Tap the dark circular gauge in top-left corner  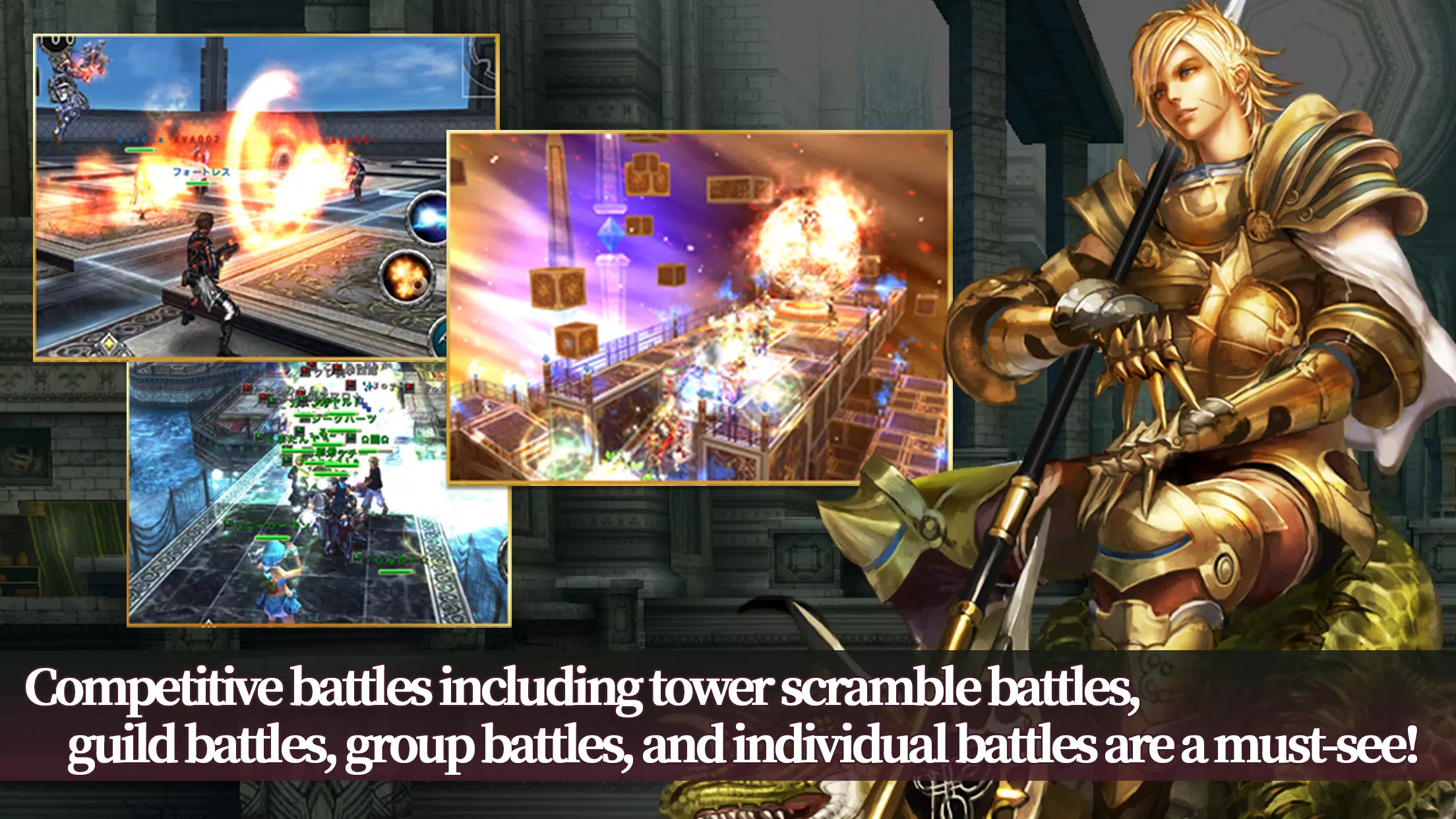point(57,42)
